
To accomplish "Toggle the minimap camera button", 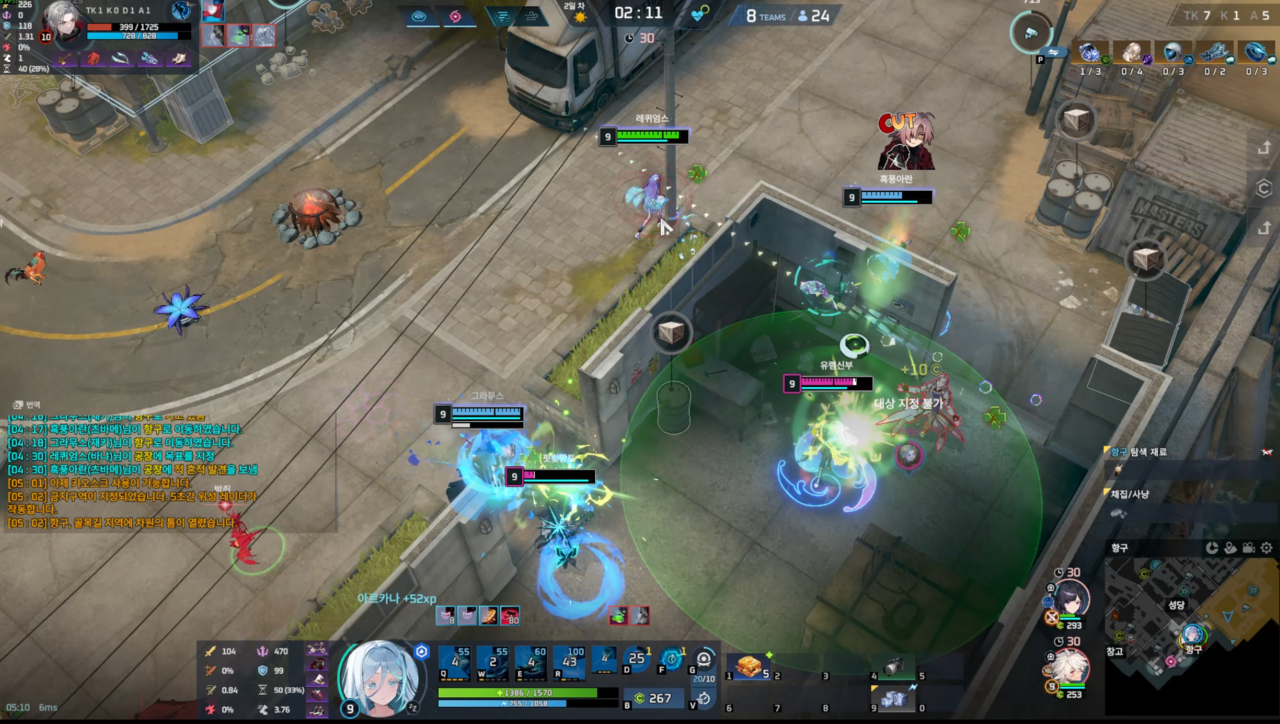I will 1248,548.
